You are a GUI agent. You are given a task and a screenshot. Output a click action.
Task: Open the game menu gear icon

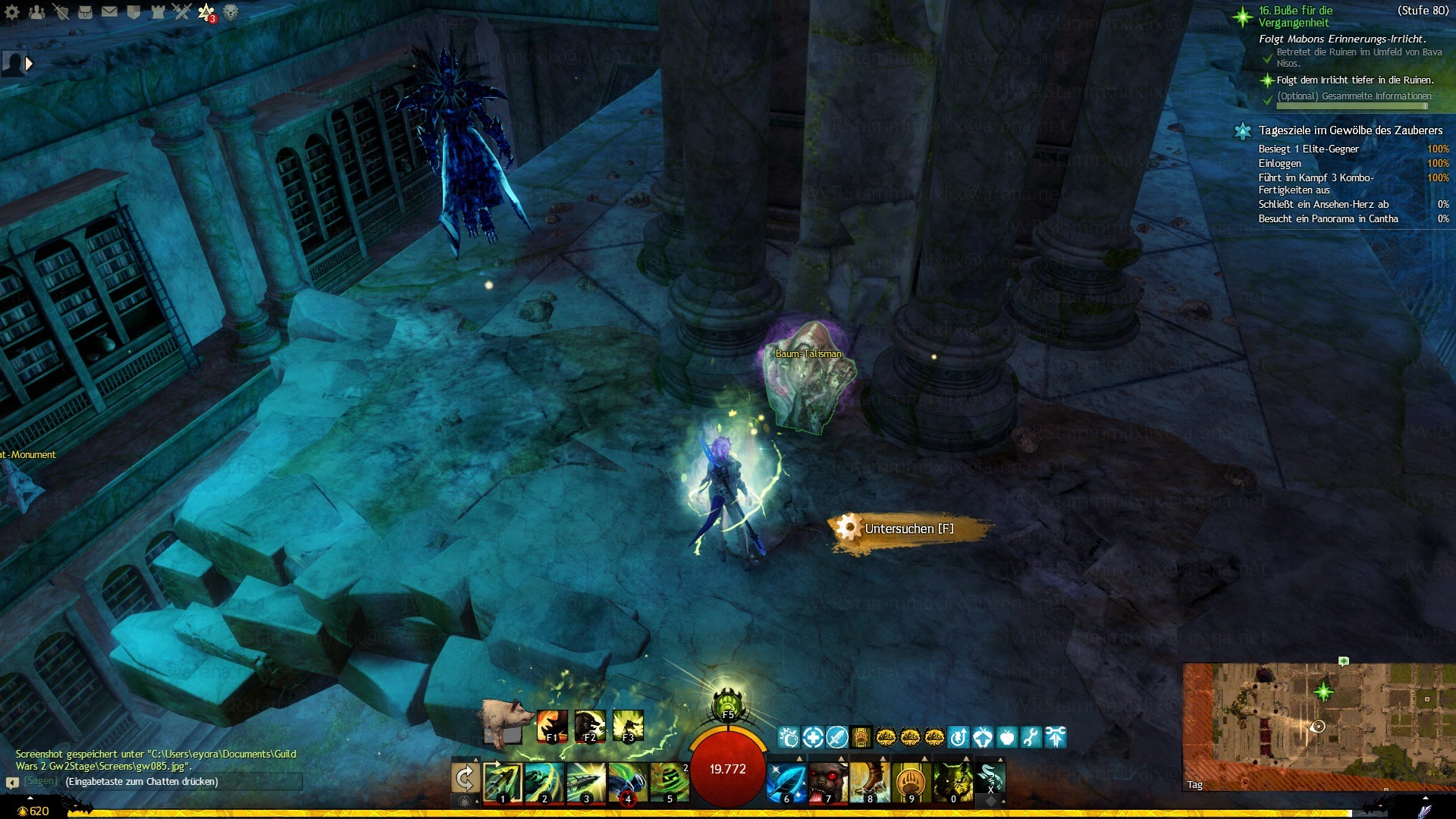point(12,12)
